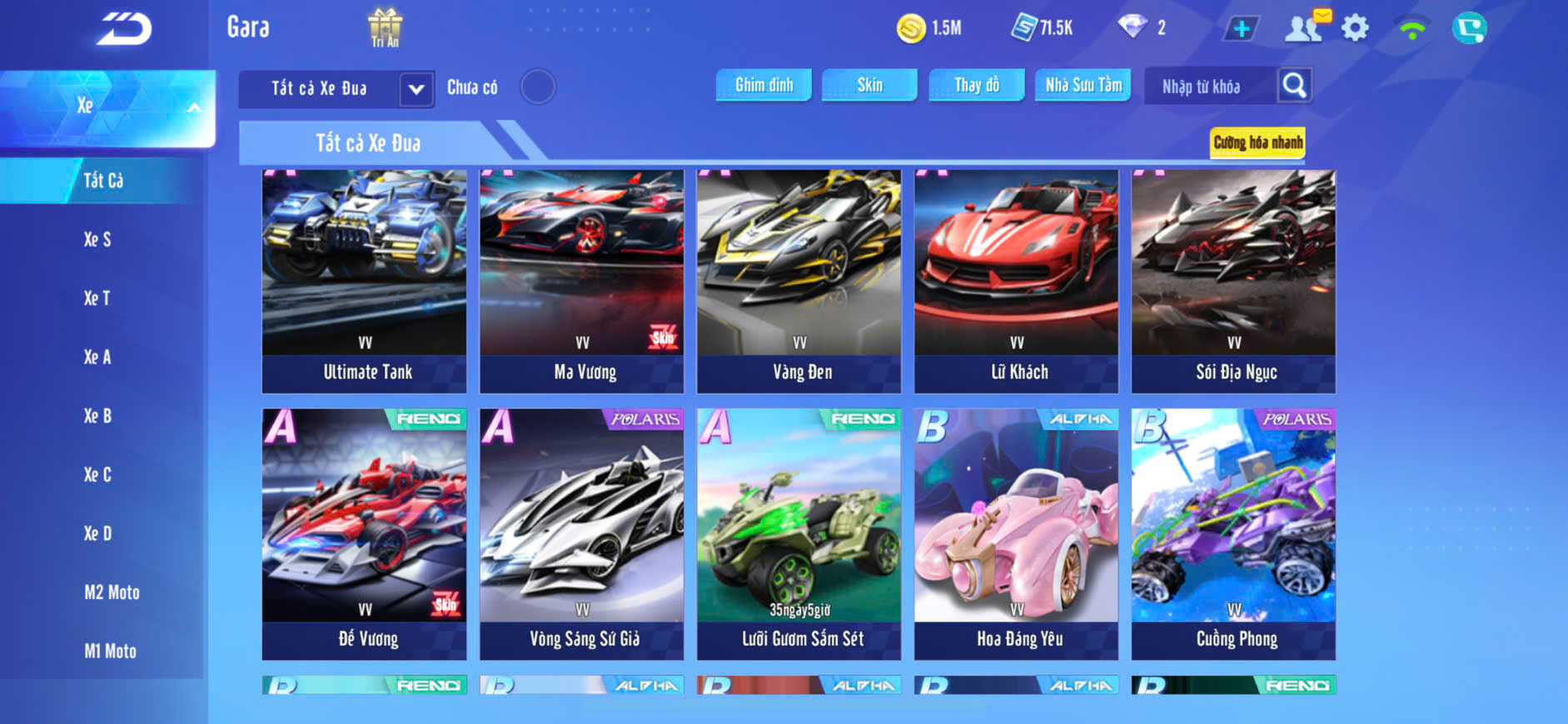Click the Thay đồ button
This screenshot has width=1568, height=724.
click(977, 85)
